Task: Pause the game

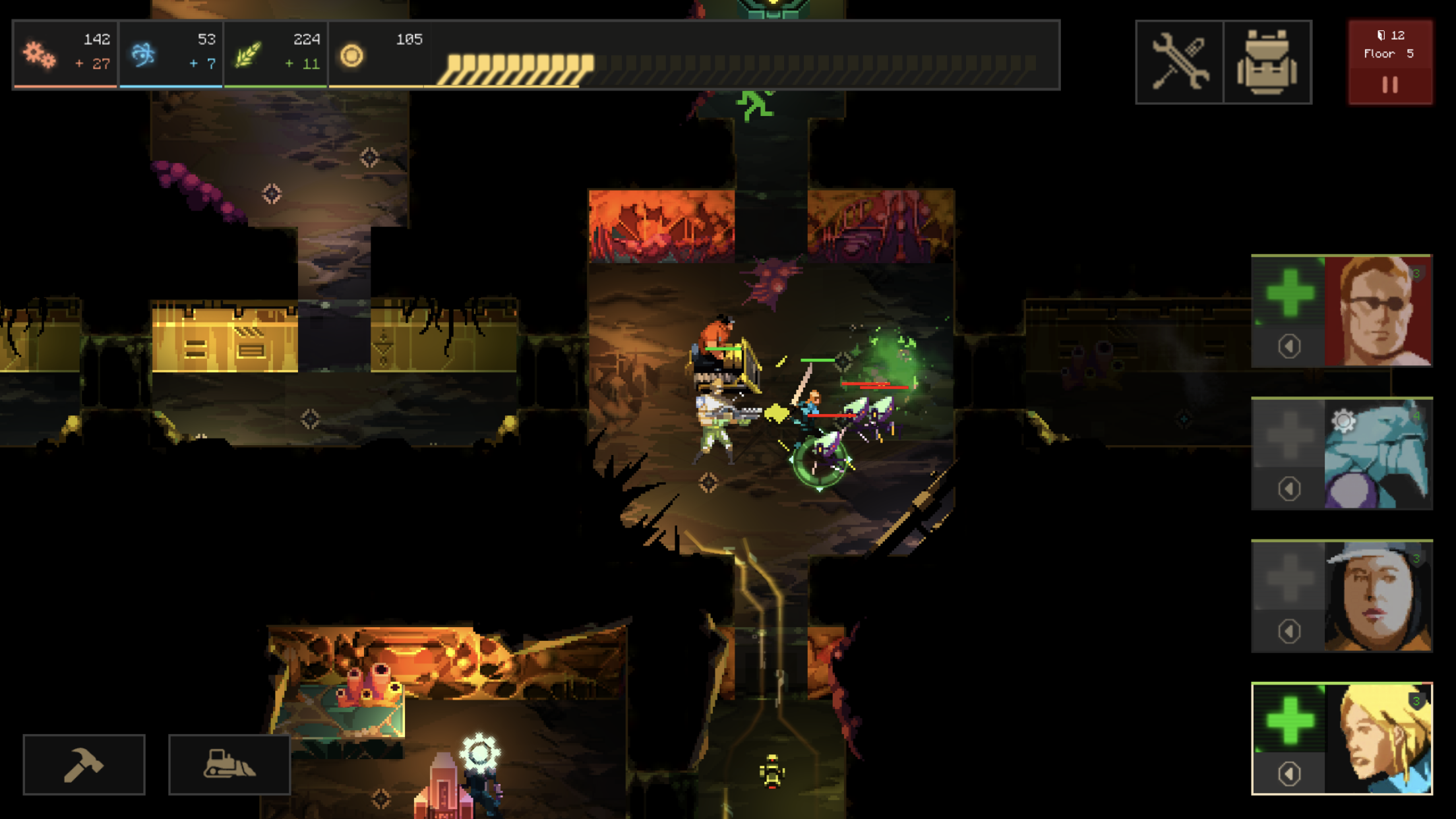Action: click(x=1390, y=82)
